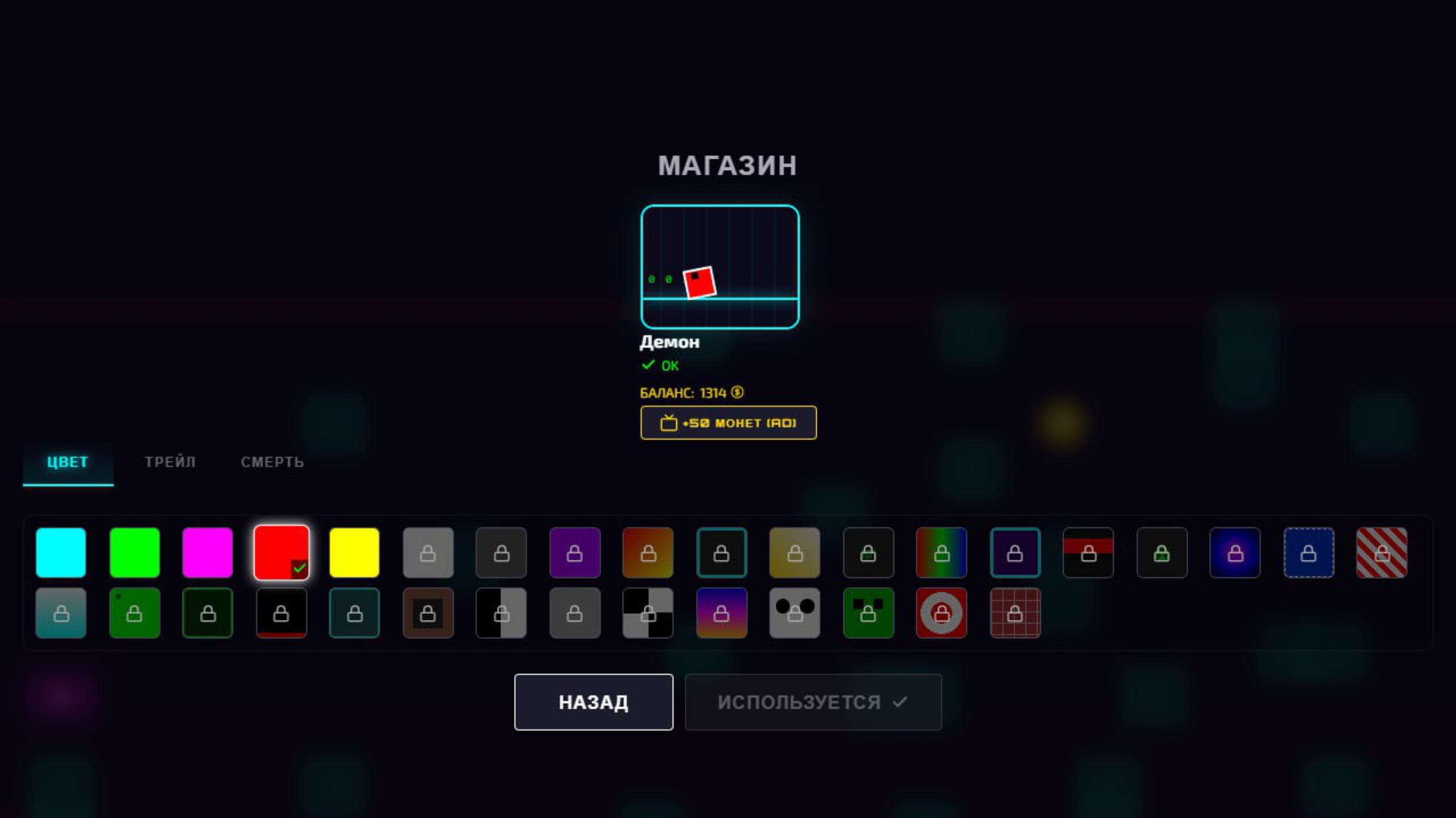Unlock the red striped skin

[1382, 552]
